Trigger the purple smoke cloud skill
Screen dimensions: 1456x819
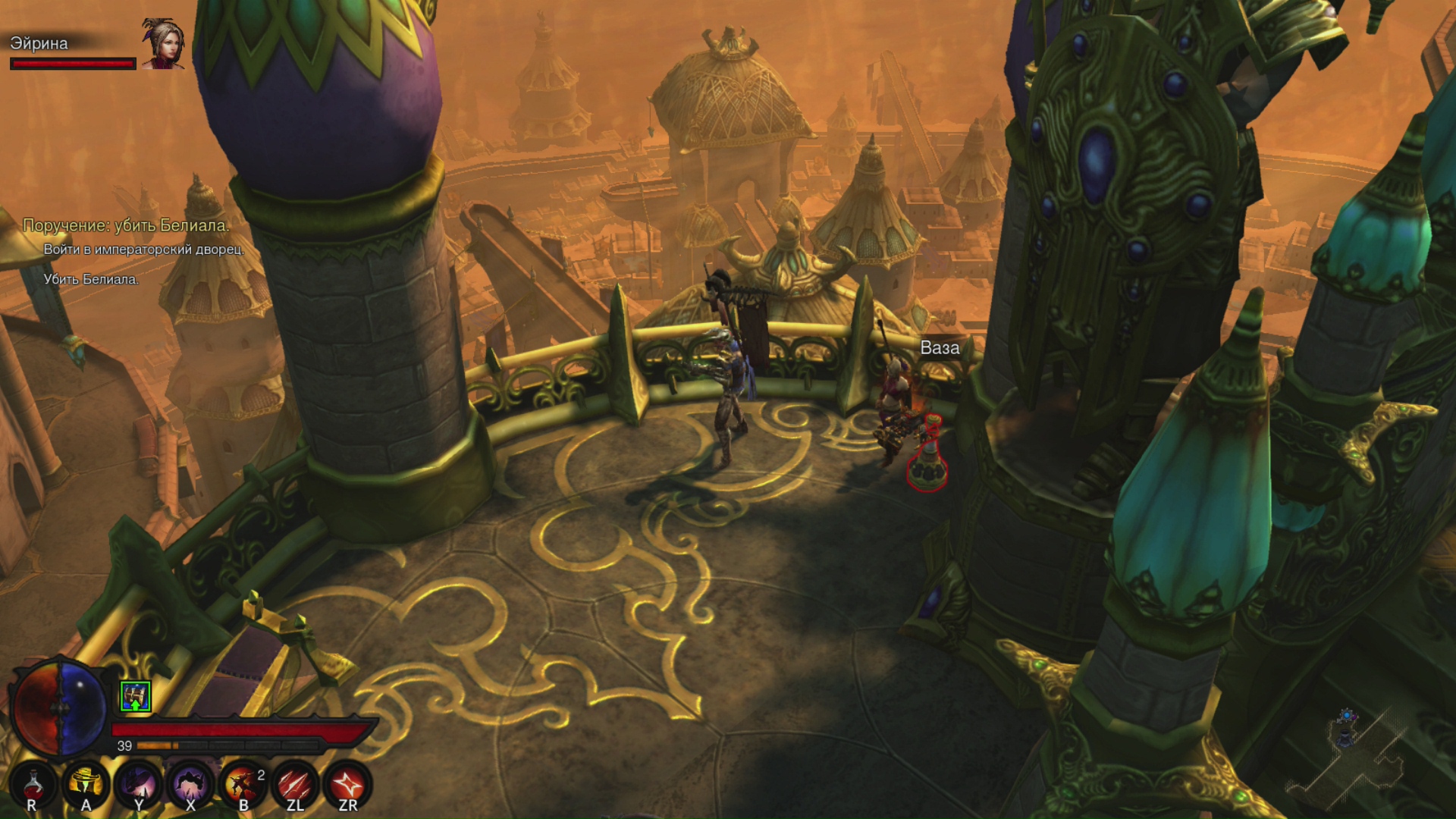click(190, 783)
